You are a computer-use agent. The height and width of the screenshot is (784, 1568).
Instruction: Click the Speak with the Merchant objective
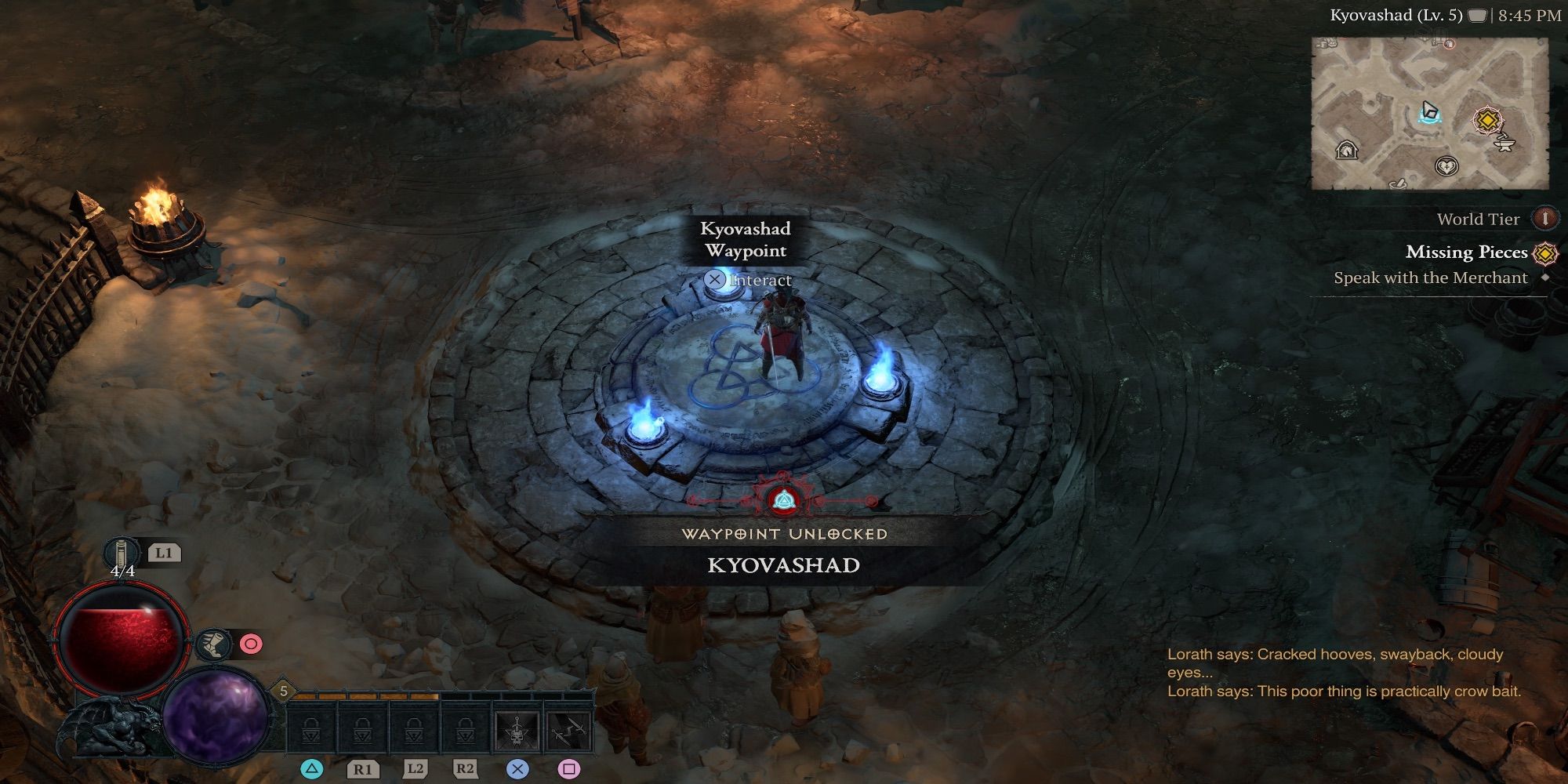pos(1428,277)
